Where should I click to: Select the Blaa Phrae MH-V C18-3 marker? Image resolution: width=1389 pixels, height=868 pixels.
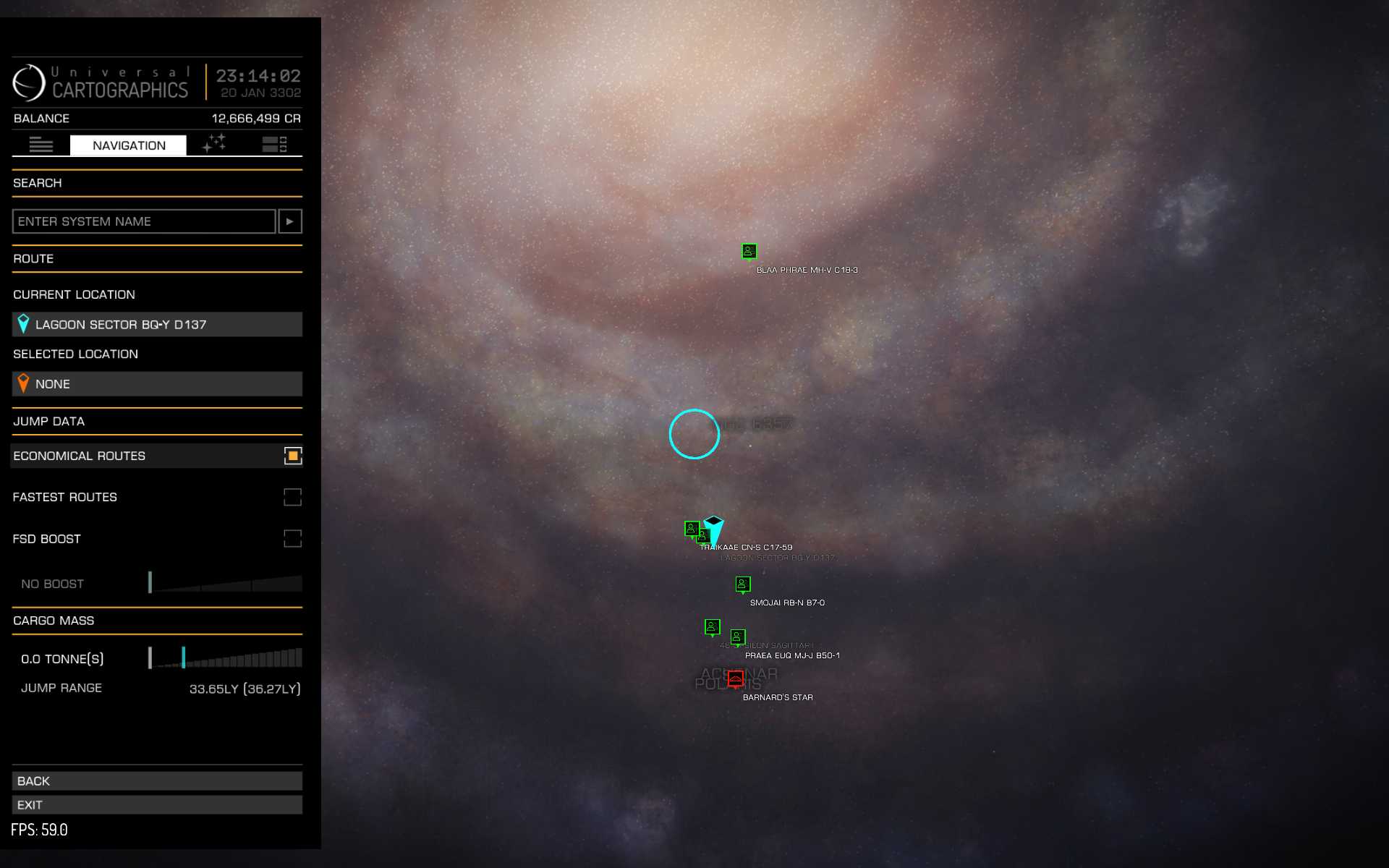(x=749, y=251)
